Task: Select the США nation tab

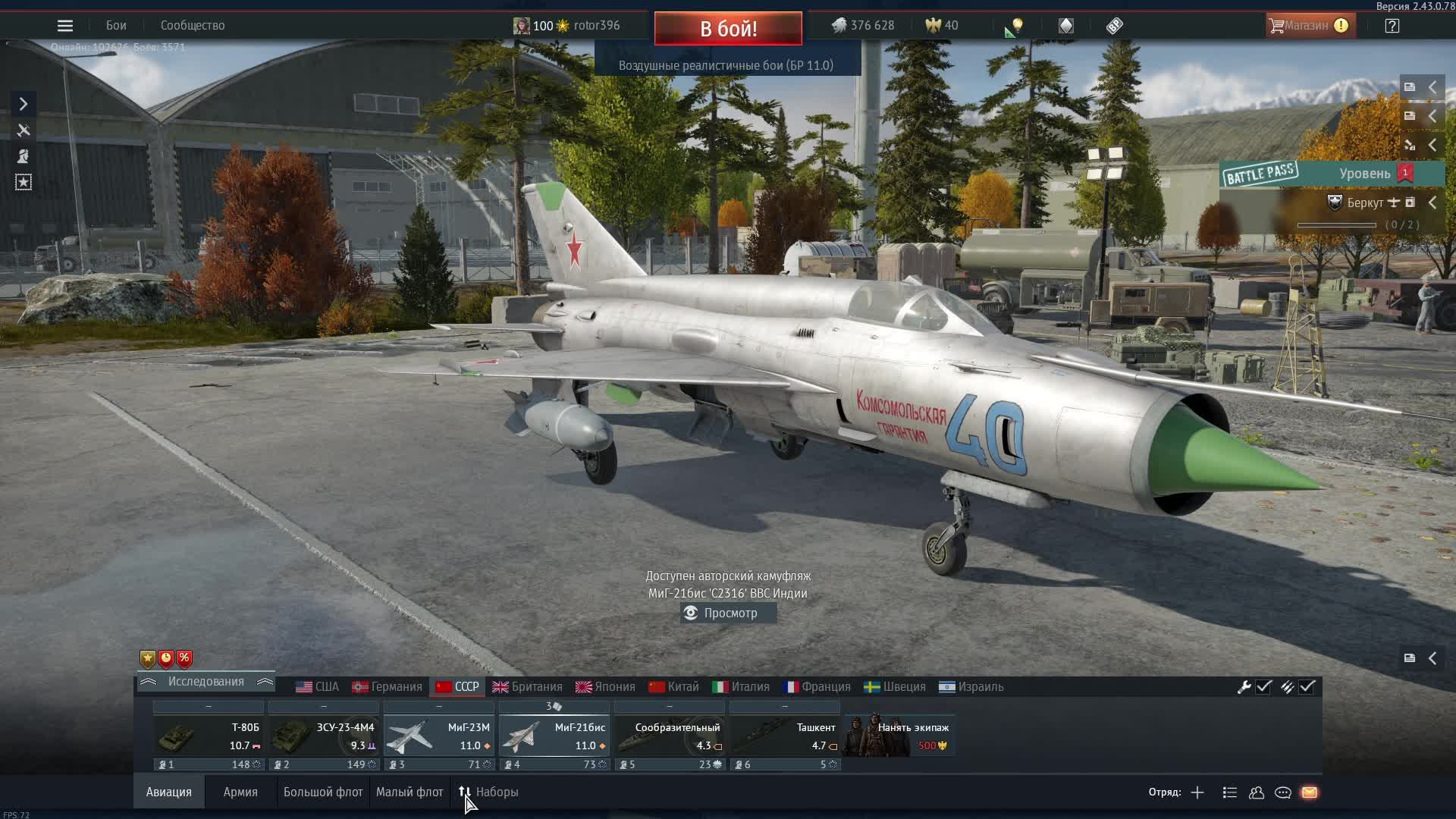Action: (317, 687)
